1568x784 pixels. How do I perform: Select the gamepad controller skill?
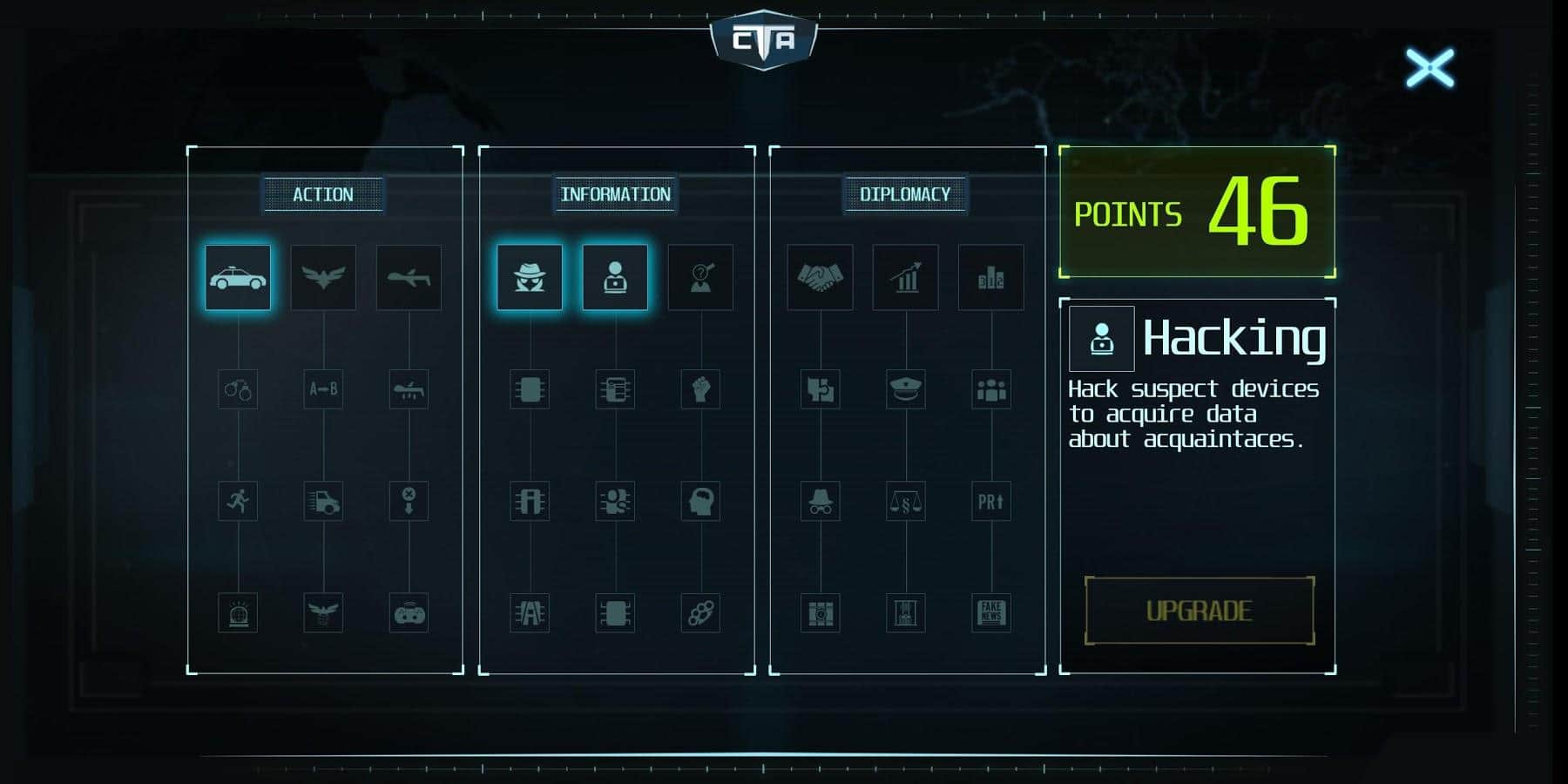409,613
